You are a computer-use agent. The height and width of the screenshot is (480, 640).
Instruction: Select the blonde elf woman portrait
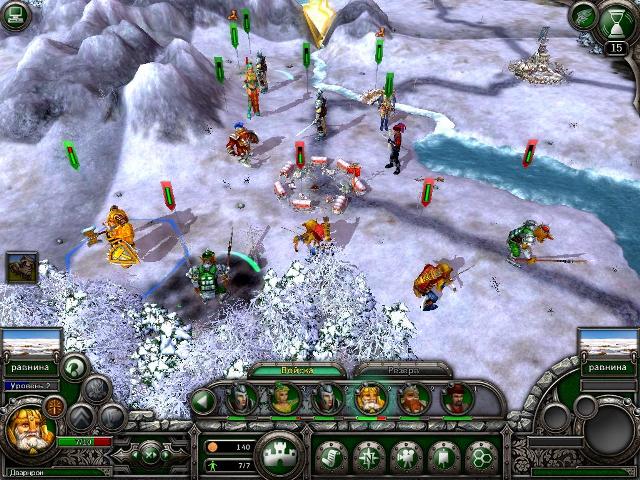pyautogui.click(x=283, y=399)
